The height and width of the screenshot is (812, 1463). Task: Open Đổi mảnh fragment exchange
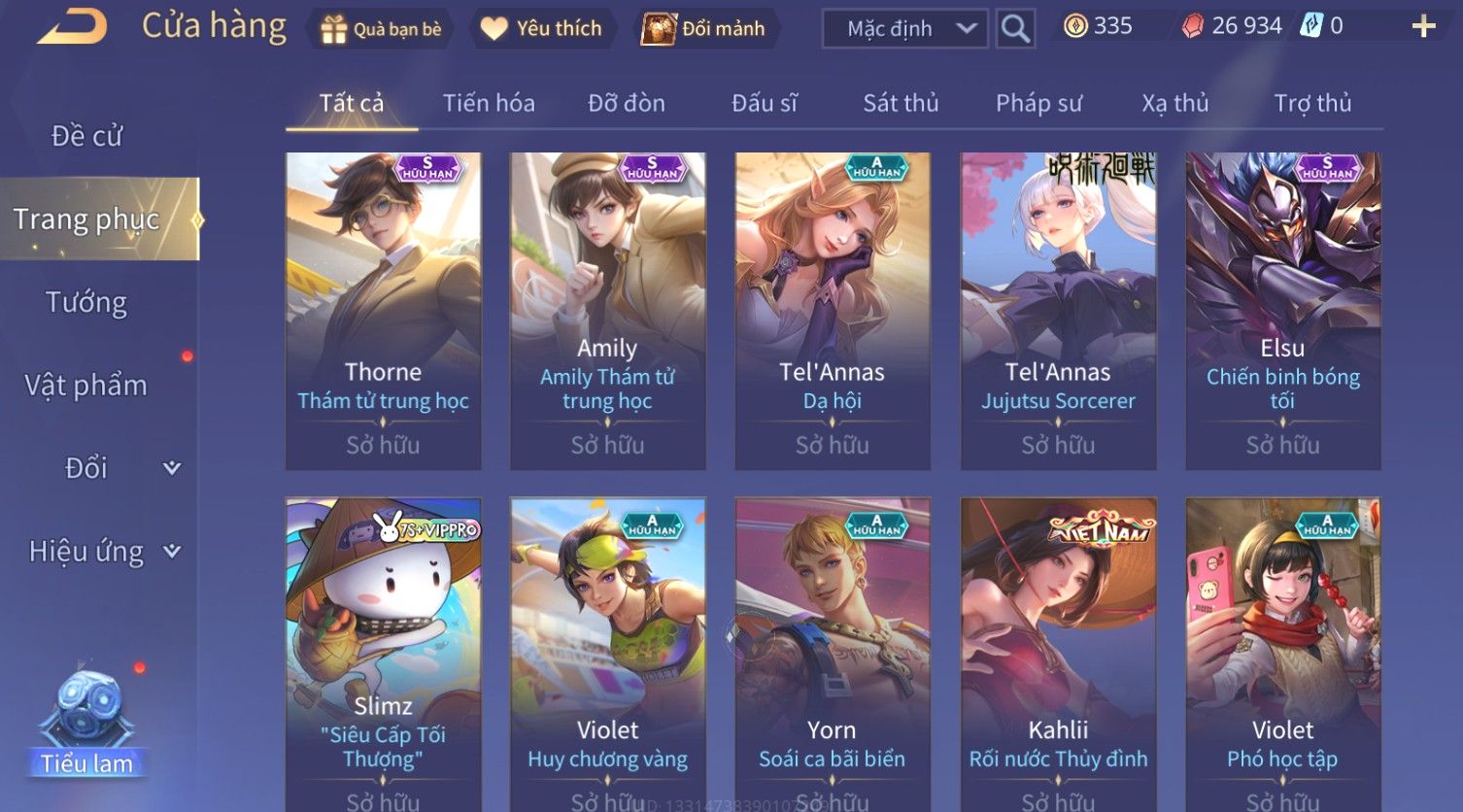pyautogui.click(x=703, y=29)
